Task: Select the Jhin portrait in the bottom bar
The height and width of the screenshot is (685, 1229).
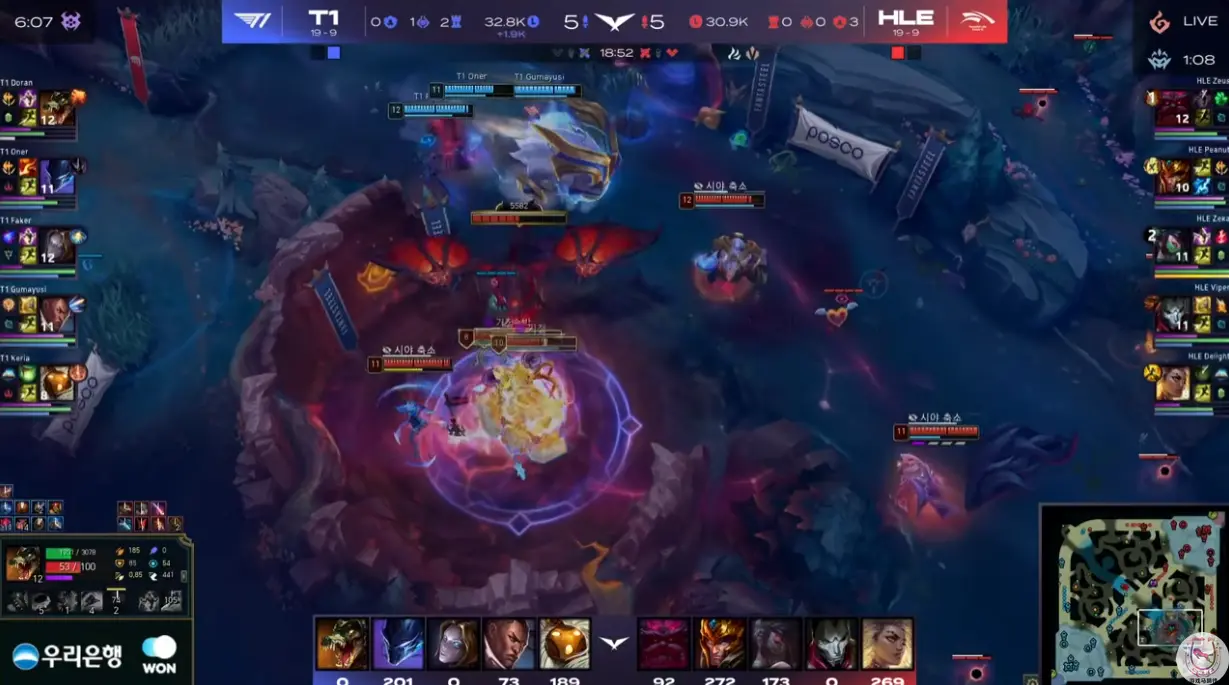Action: pos(832,643)
